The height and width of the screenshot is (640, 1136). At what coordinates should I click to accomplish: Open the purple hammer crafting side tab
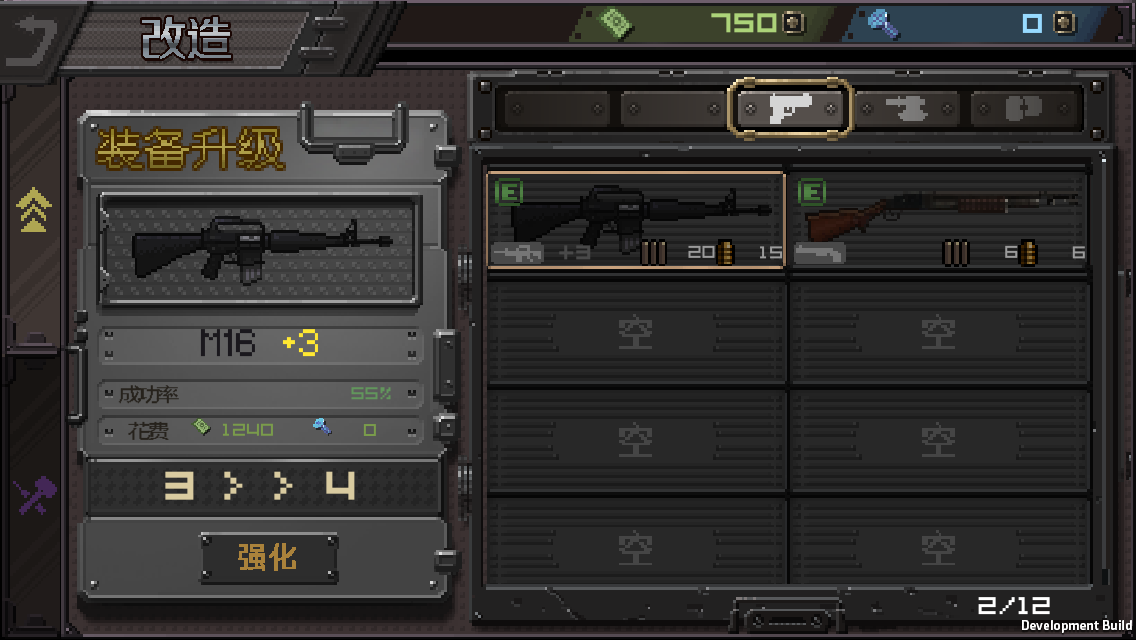[x=34, y=497]
